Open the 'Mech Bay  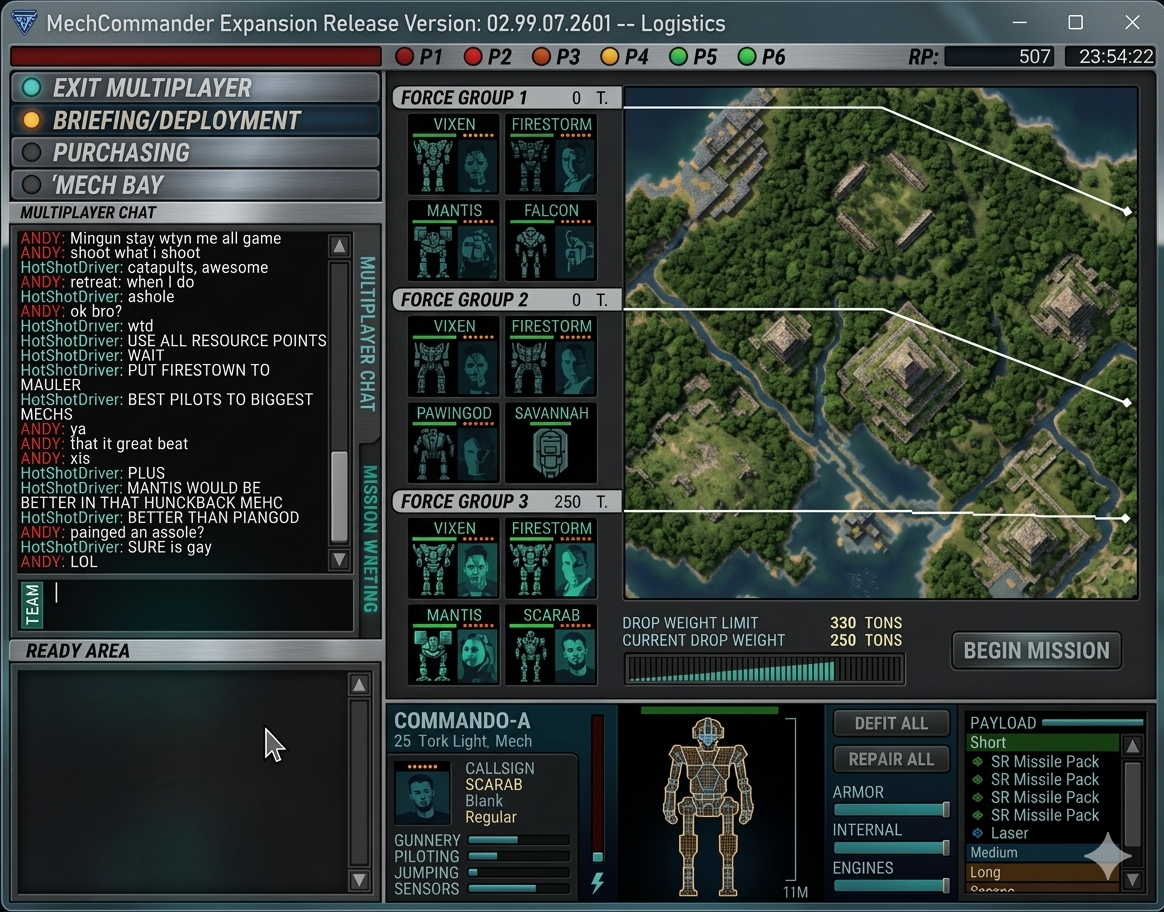point(195,185)
